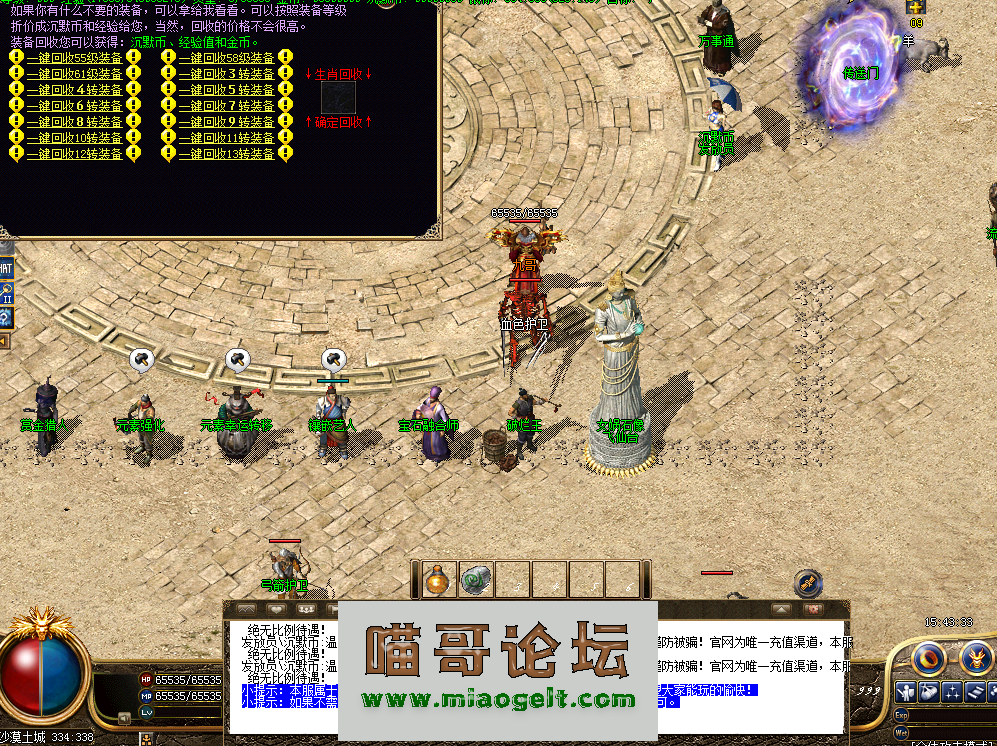Collapse the side bar with the left arrow

[x=6, y=342]
